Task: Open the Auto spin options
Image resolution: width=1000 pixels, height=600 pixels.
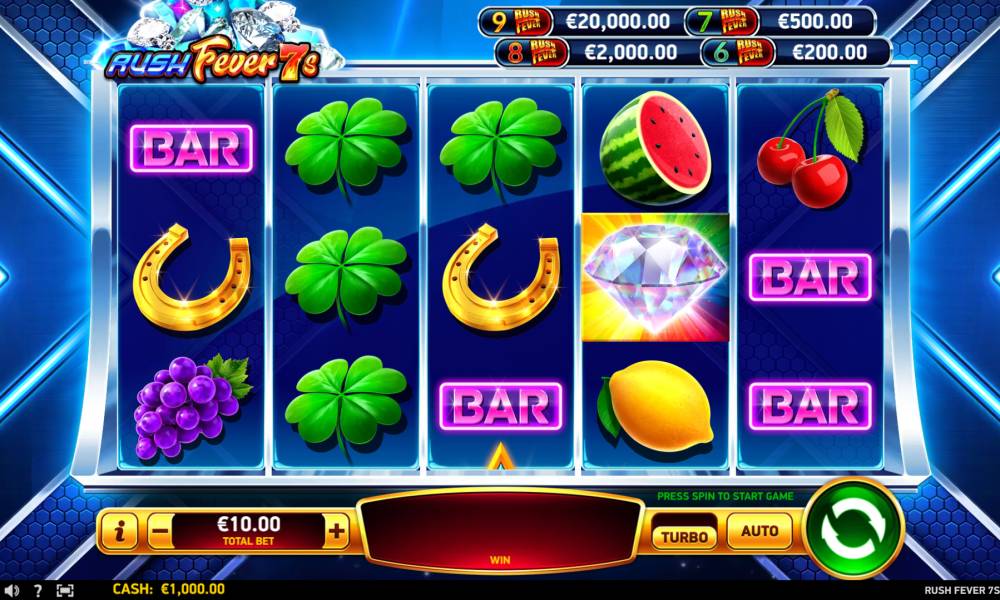Action: (x=759, y=531)
